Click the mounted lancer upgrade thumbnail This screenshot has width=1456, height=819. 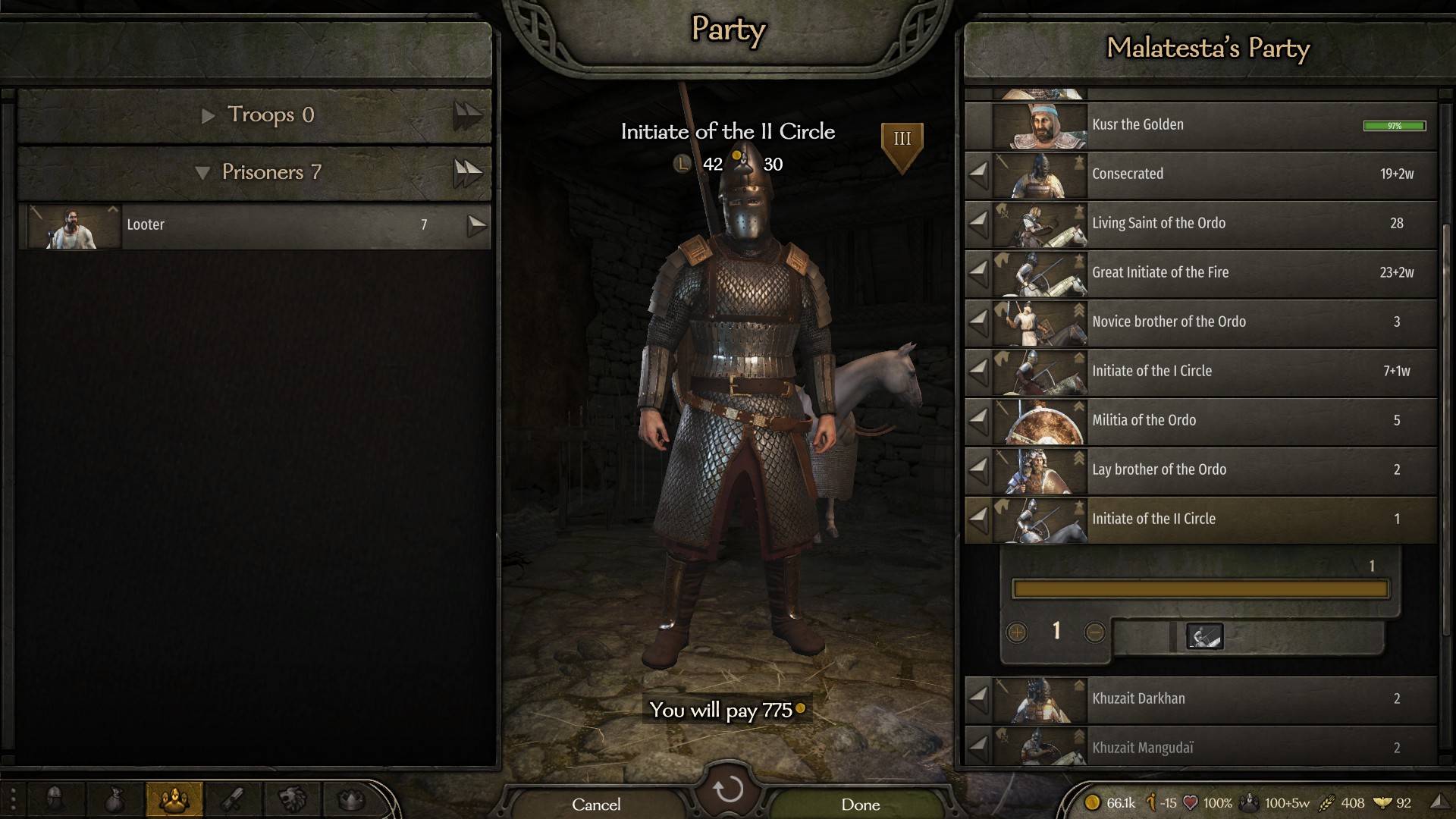(1204, 636)
